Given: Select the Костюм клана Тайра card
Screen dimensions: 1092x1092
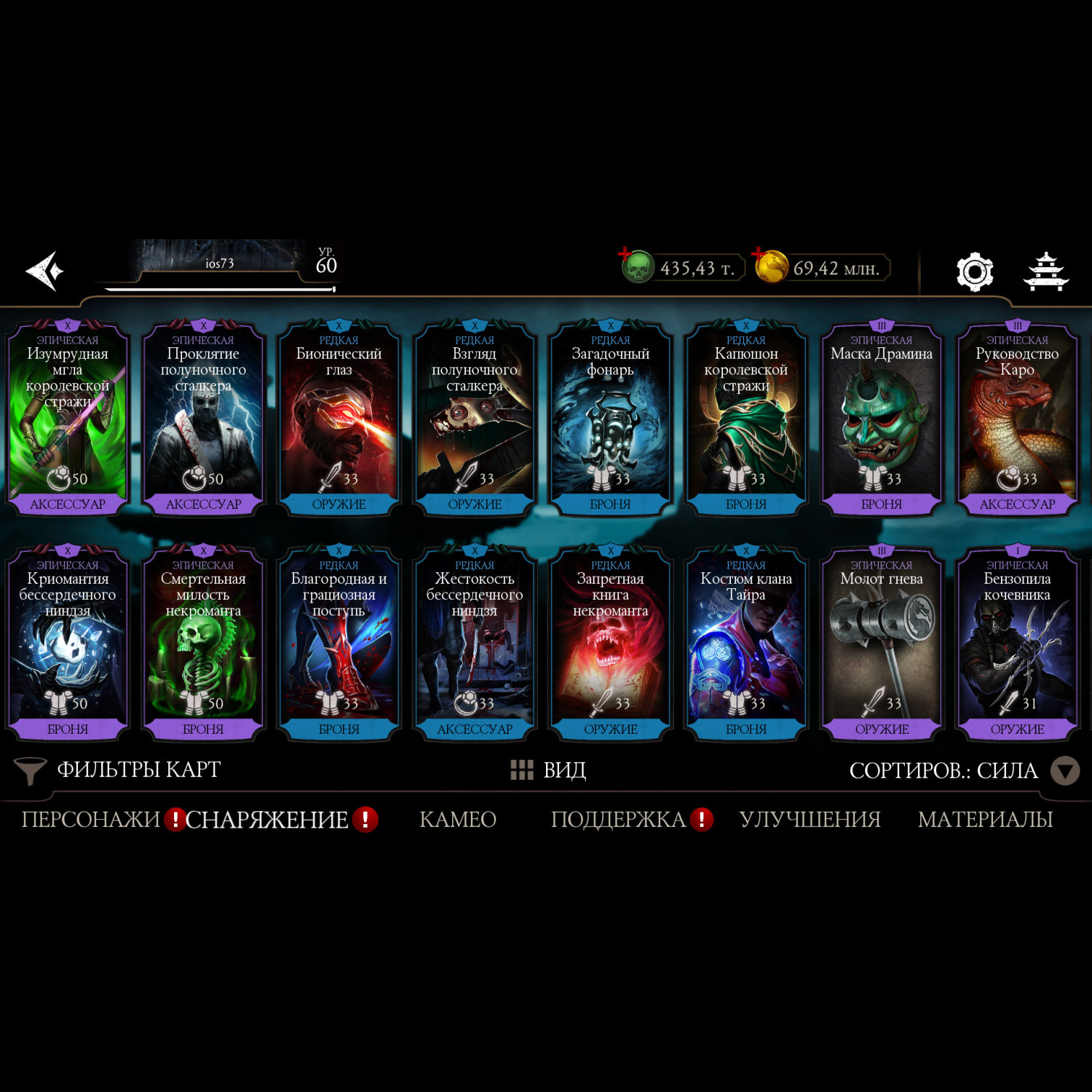Looking at the screenshot, I should (745, 644).
